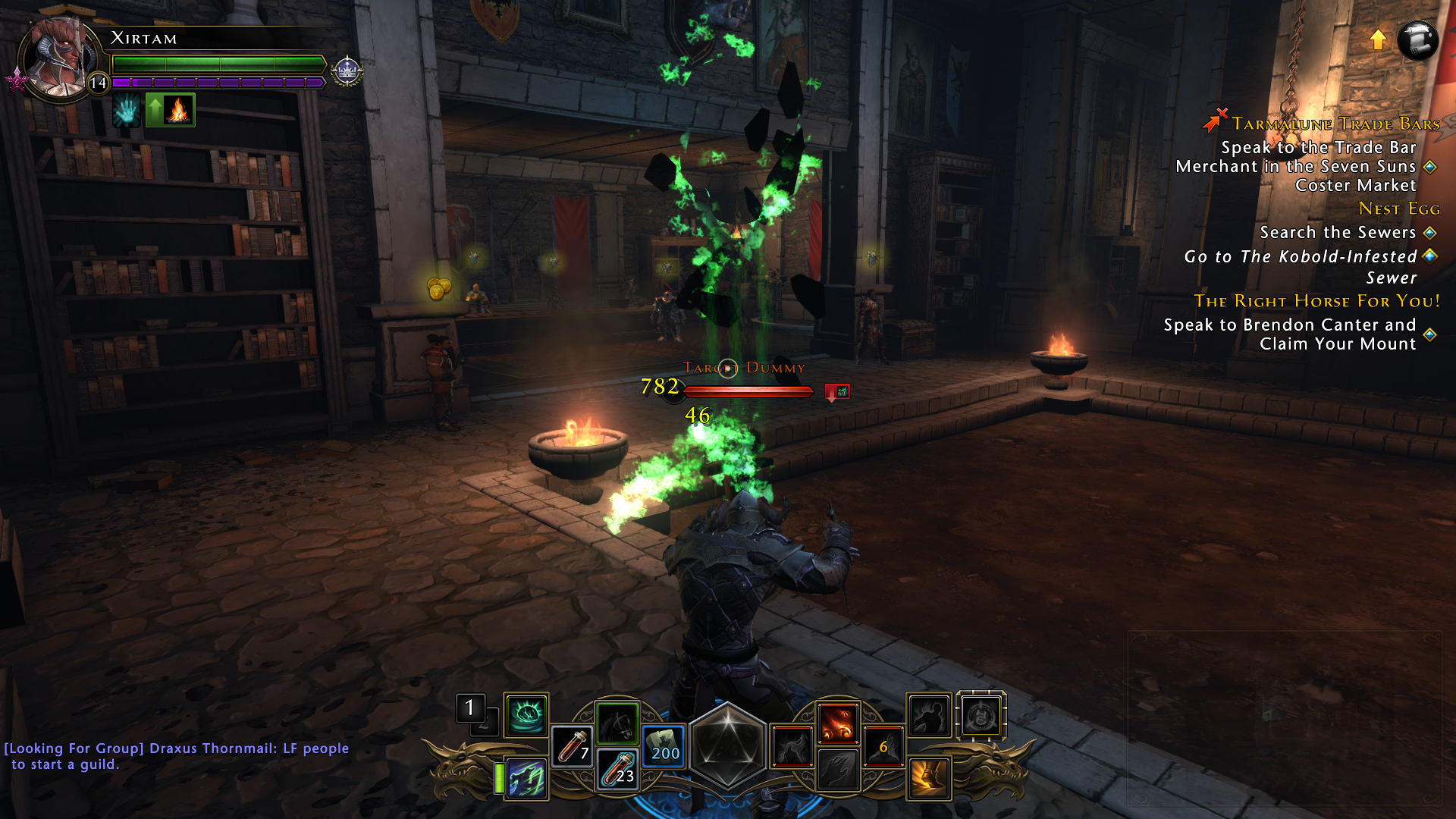Expand the Go to Kobold-Infested Sewer objective
1456x819 pixels.
[1301, 256]
